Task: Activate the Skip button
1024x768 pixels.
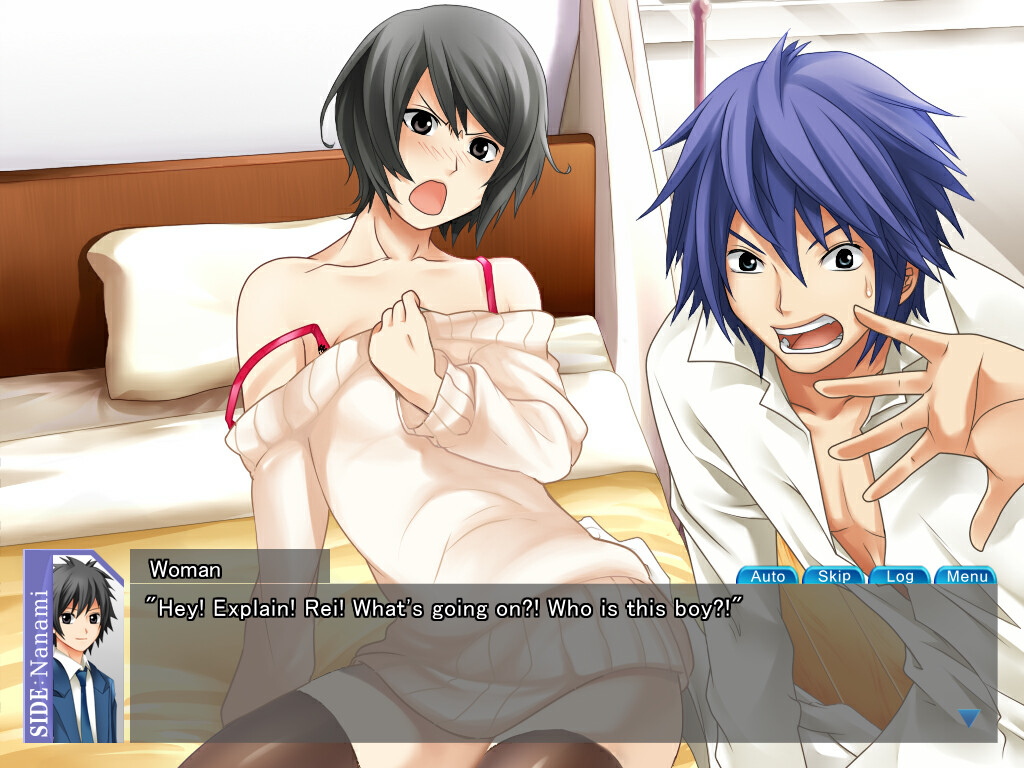Action: pyautogui.click(x=834, y=576)
